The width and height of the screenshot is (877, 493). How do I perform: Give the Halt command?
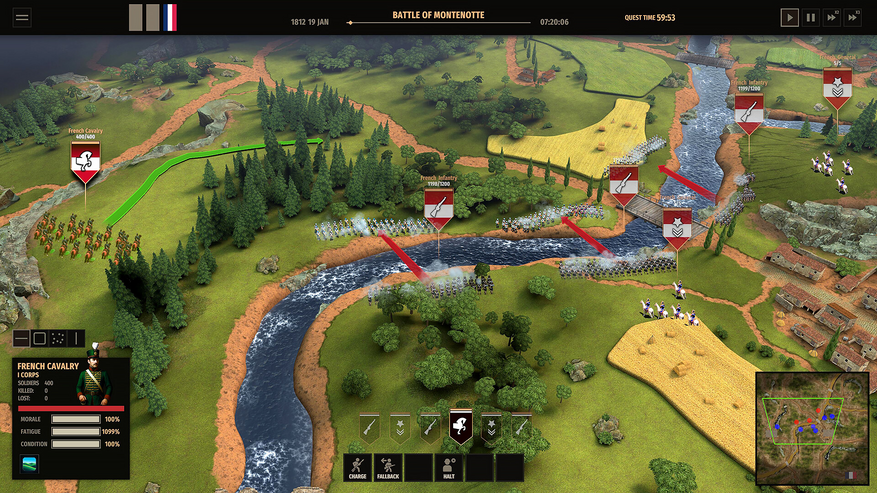[x=448, y=467]
